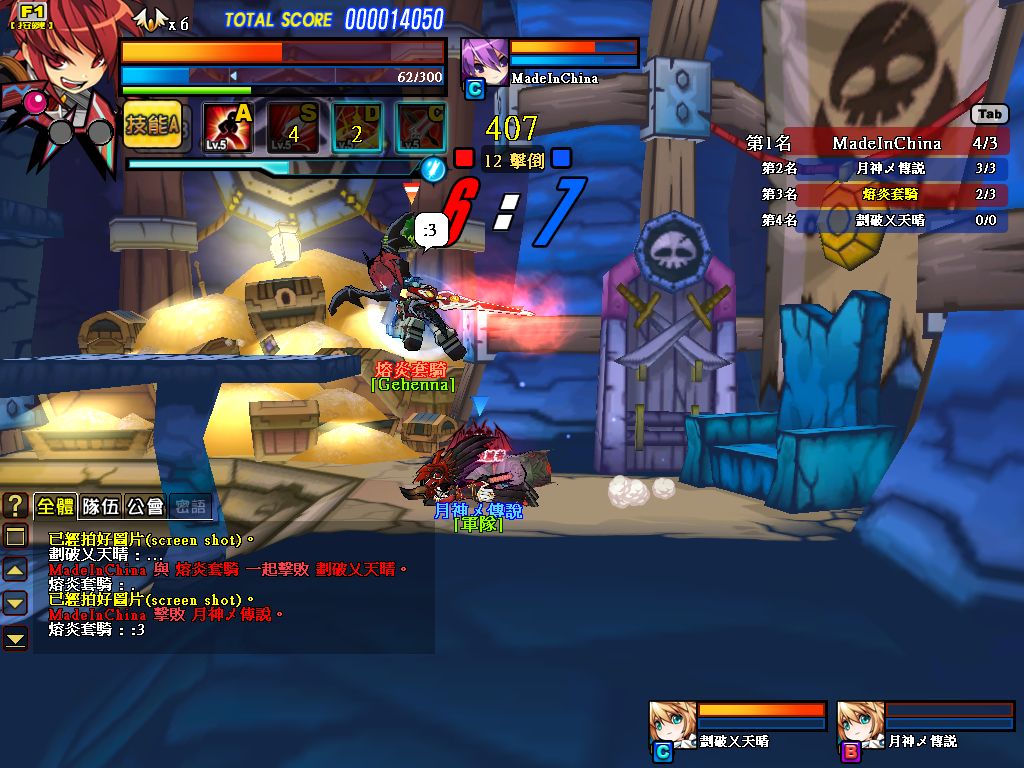The width and height of the screenshot is (1024, 768).
Task: Switch to the 全體 chat tab
Action: [x=55, y=506]
